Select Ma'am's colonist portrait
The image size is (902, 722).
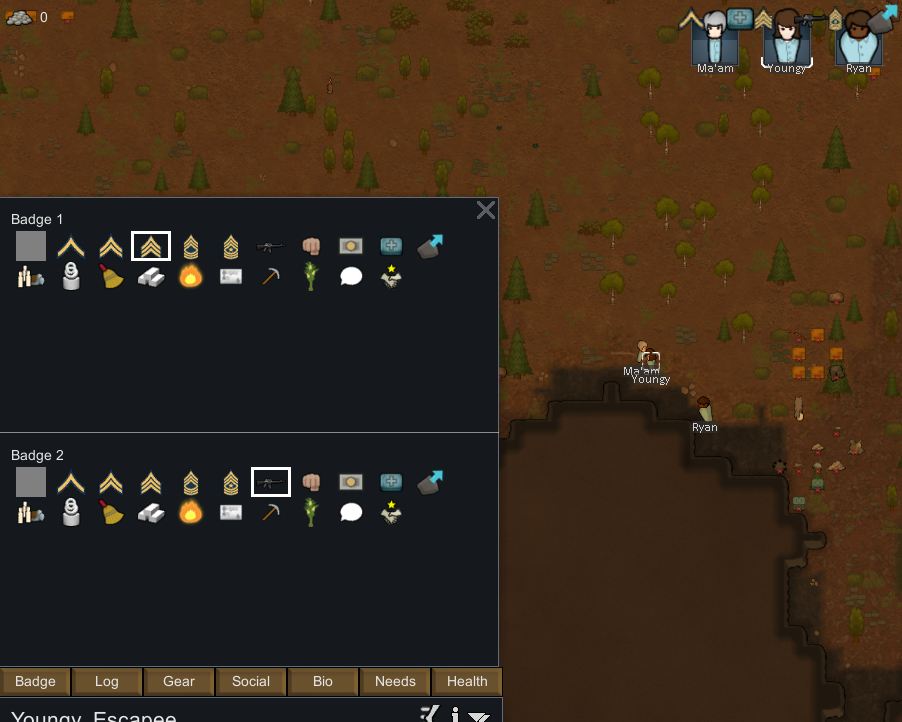[x=715, y=40]
